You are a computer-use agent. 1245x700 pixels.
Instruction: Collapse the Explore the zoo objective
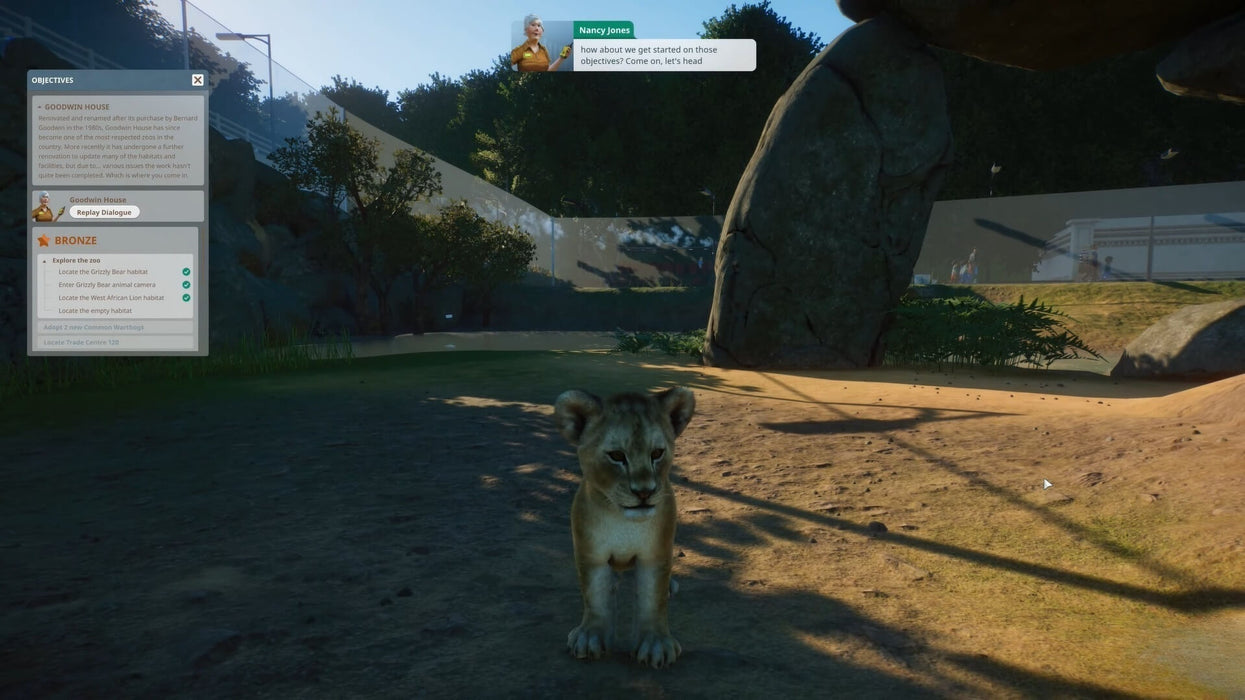[x=45, y=261]
